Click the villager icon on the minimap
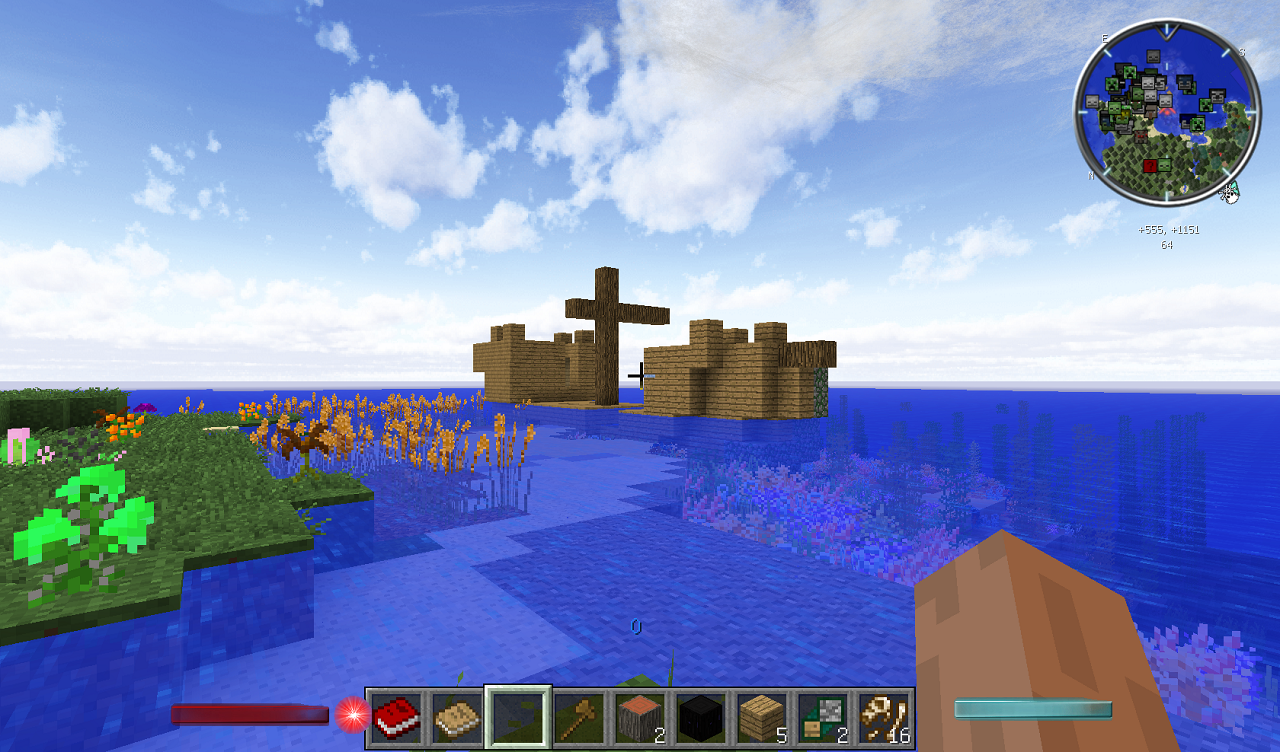Image resolution: width=1280 pixels, height=752 pixels. 1149,110
